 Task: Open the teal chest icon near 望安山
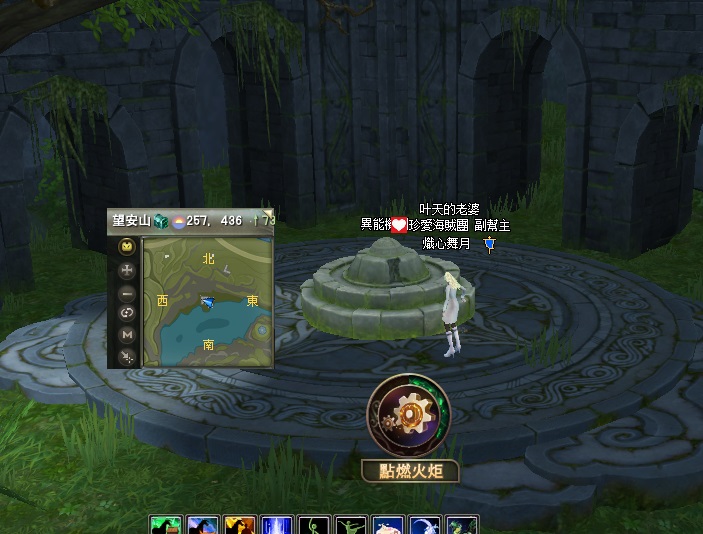point(159,220)
